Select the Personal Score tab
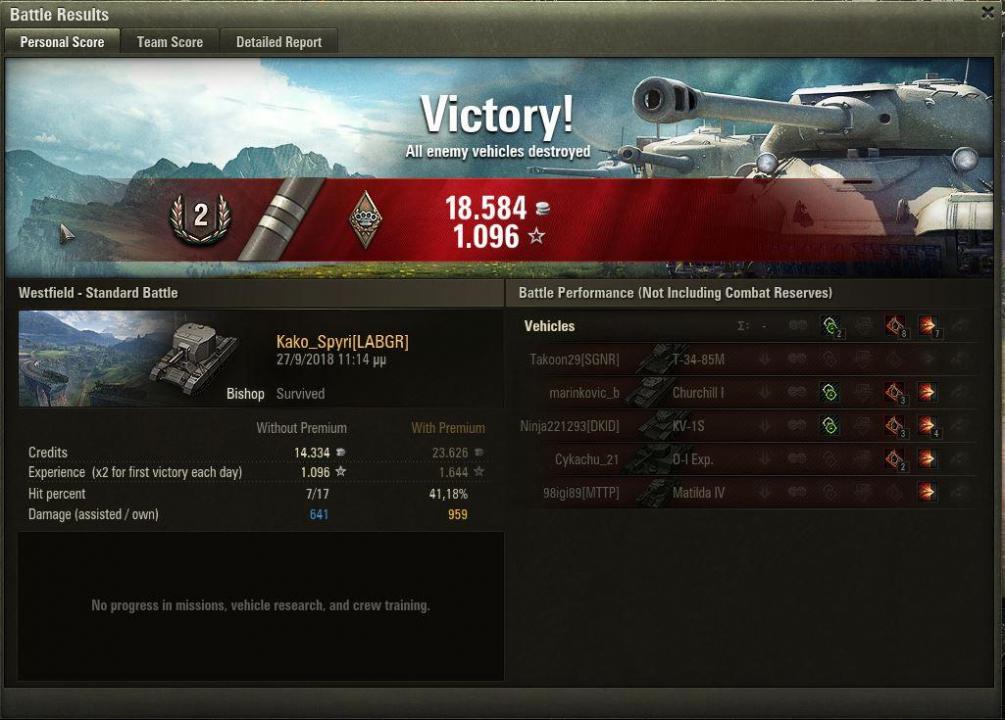This screenshot has width=1005, height=720. point(62,42)
